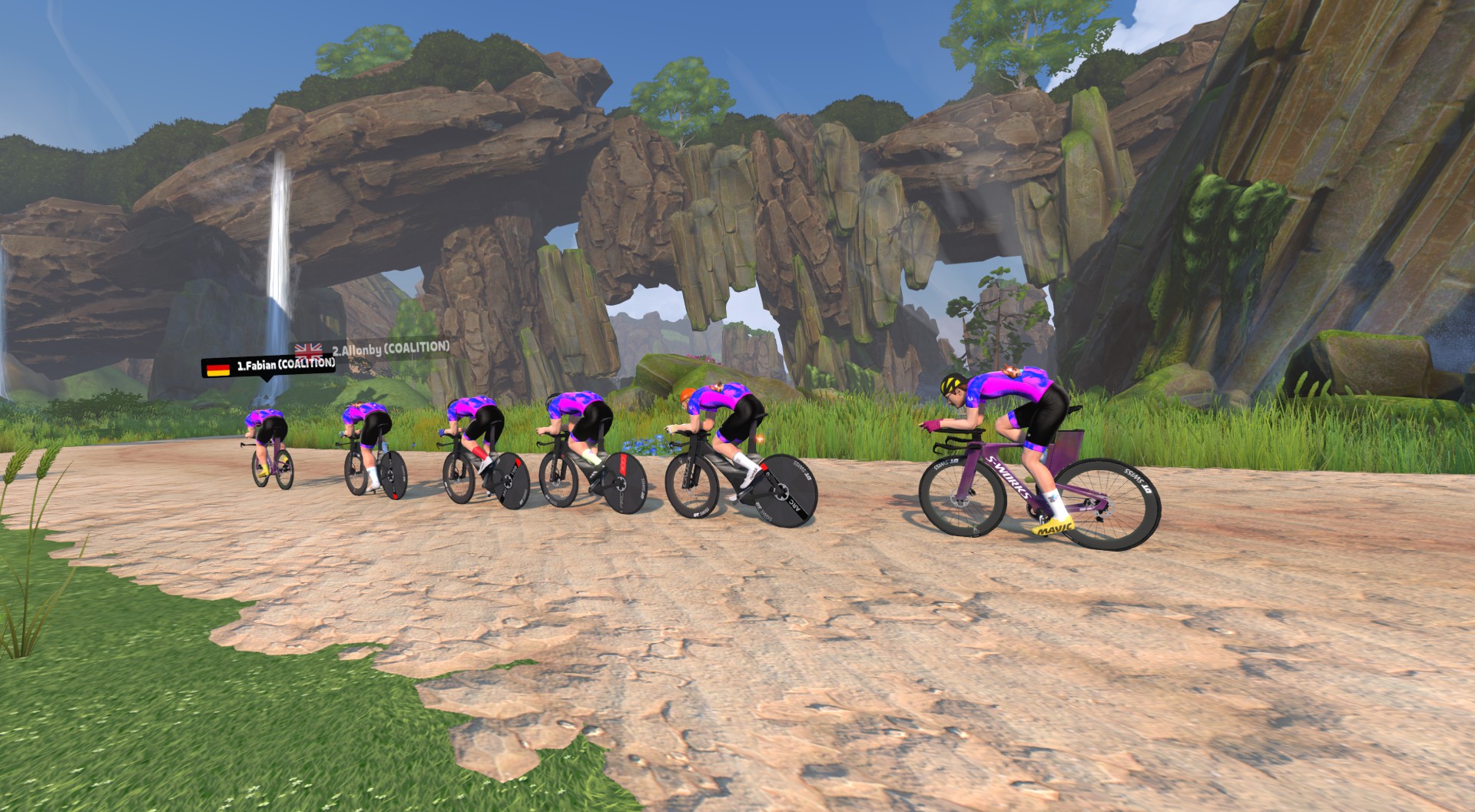Select the 1.Fabian (COALITION) rider name tag
This screenshot has width=1475, height=812.
(x=269, y=366)
